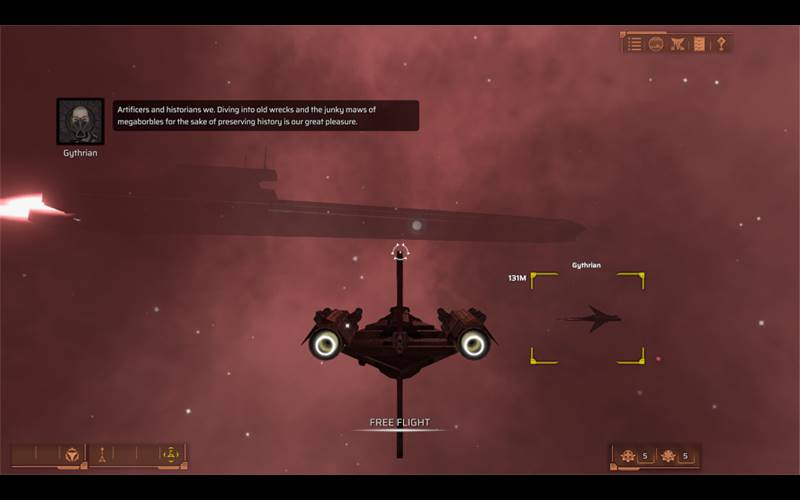Select the small tower ship icon
Image resolution: width=800 pixels, height=500 pixels.
point(101,455)
